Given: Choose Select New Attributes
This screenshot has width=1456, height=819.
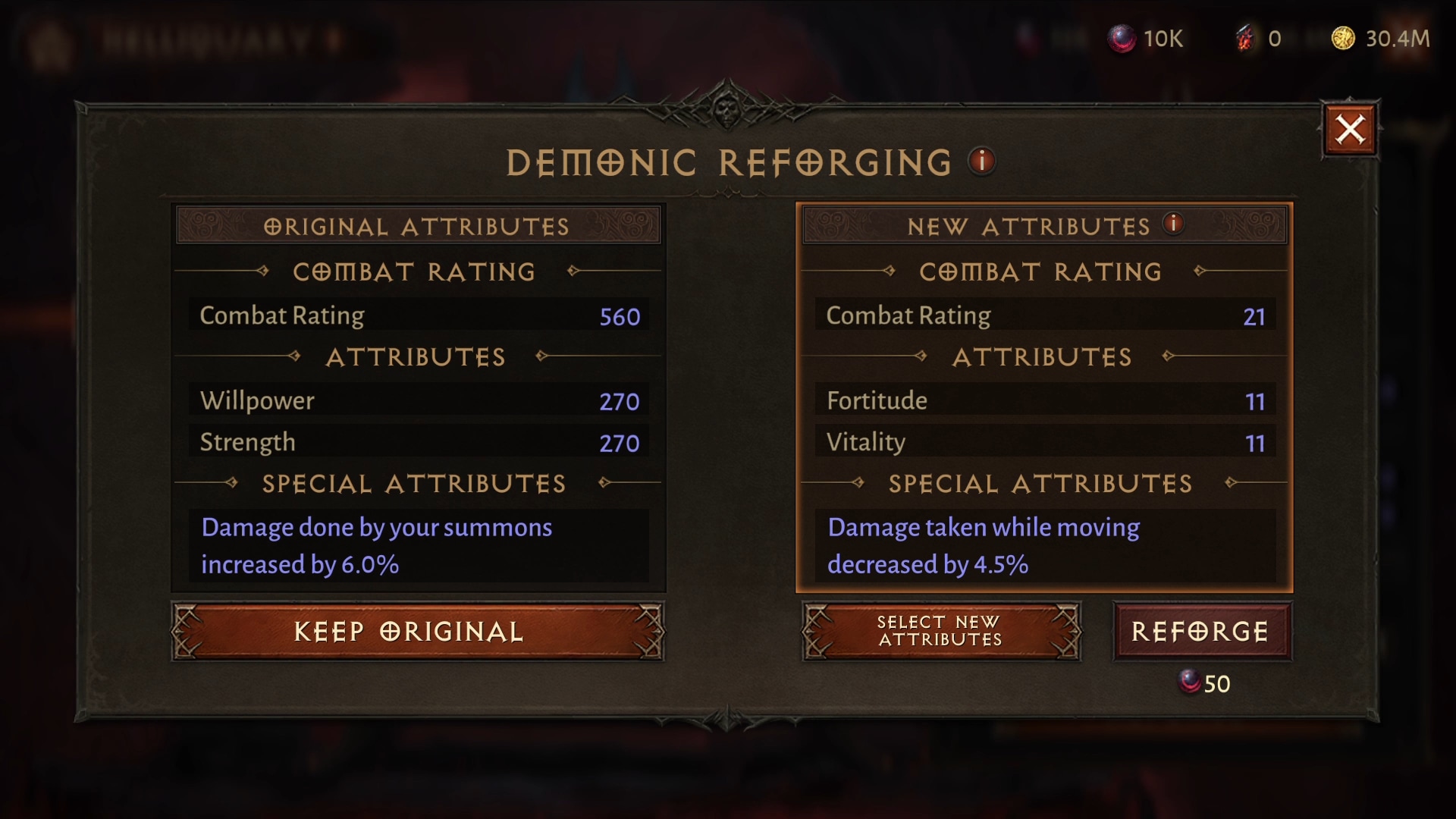Looking at the screenshot, I should 941,632.
